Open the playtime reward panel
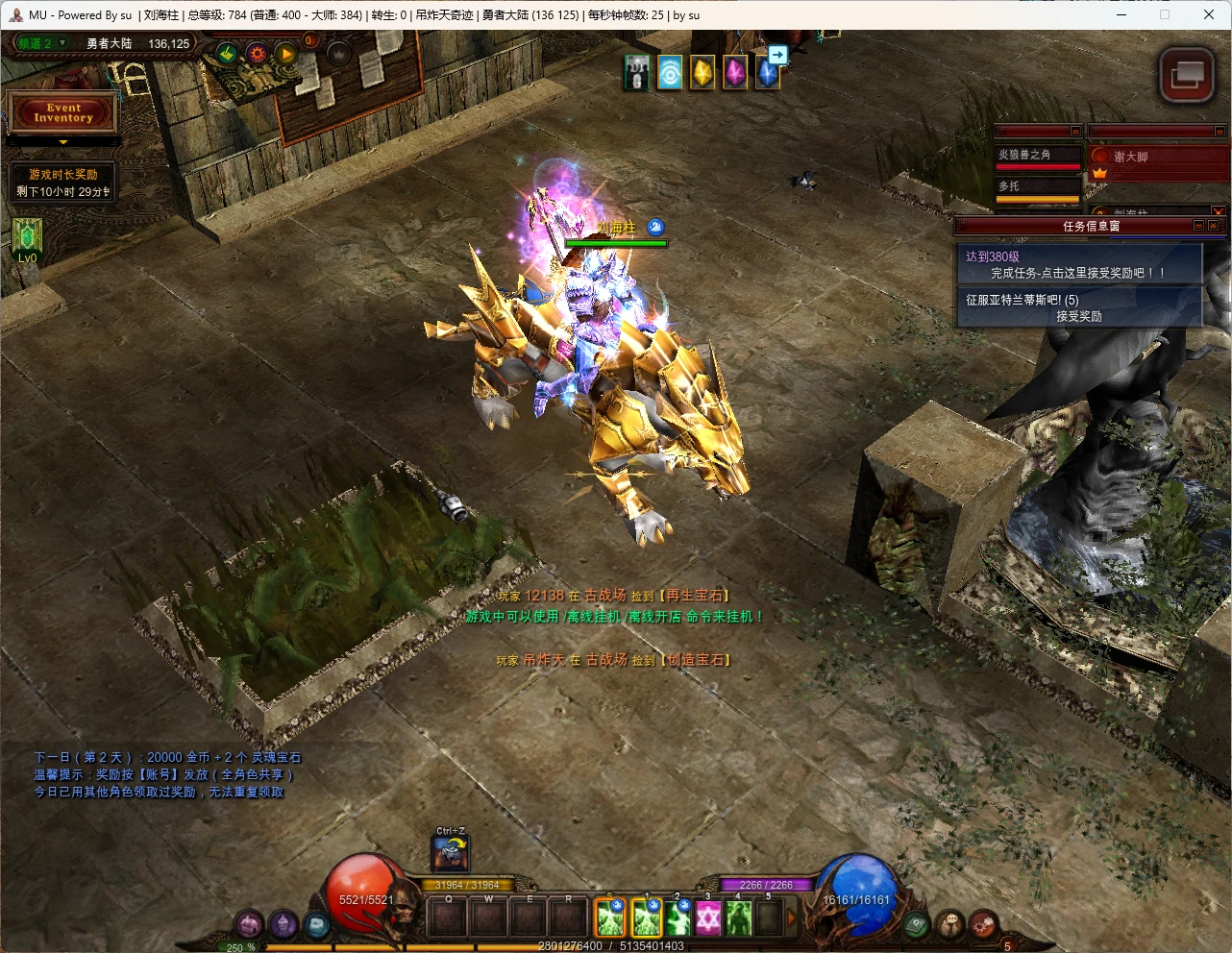This screenshot has width=1232, height=953. click(x=63, y=183)
